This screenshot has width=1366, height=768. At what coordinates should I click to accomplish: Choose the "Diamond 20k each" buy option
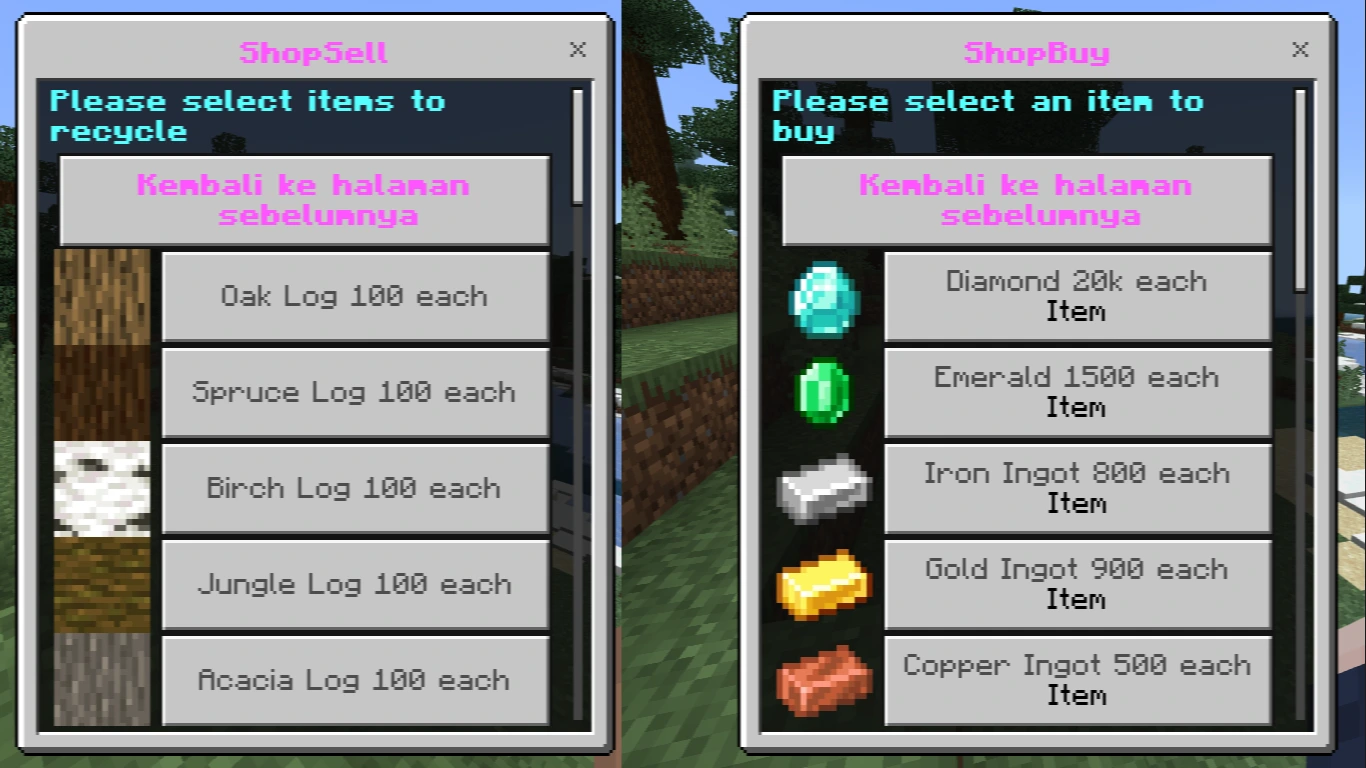[1077, 296]
